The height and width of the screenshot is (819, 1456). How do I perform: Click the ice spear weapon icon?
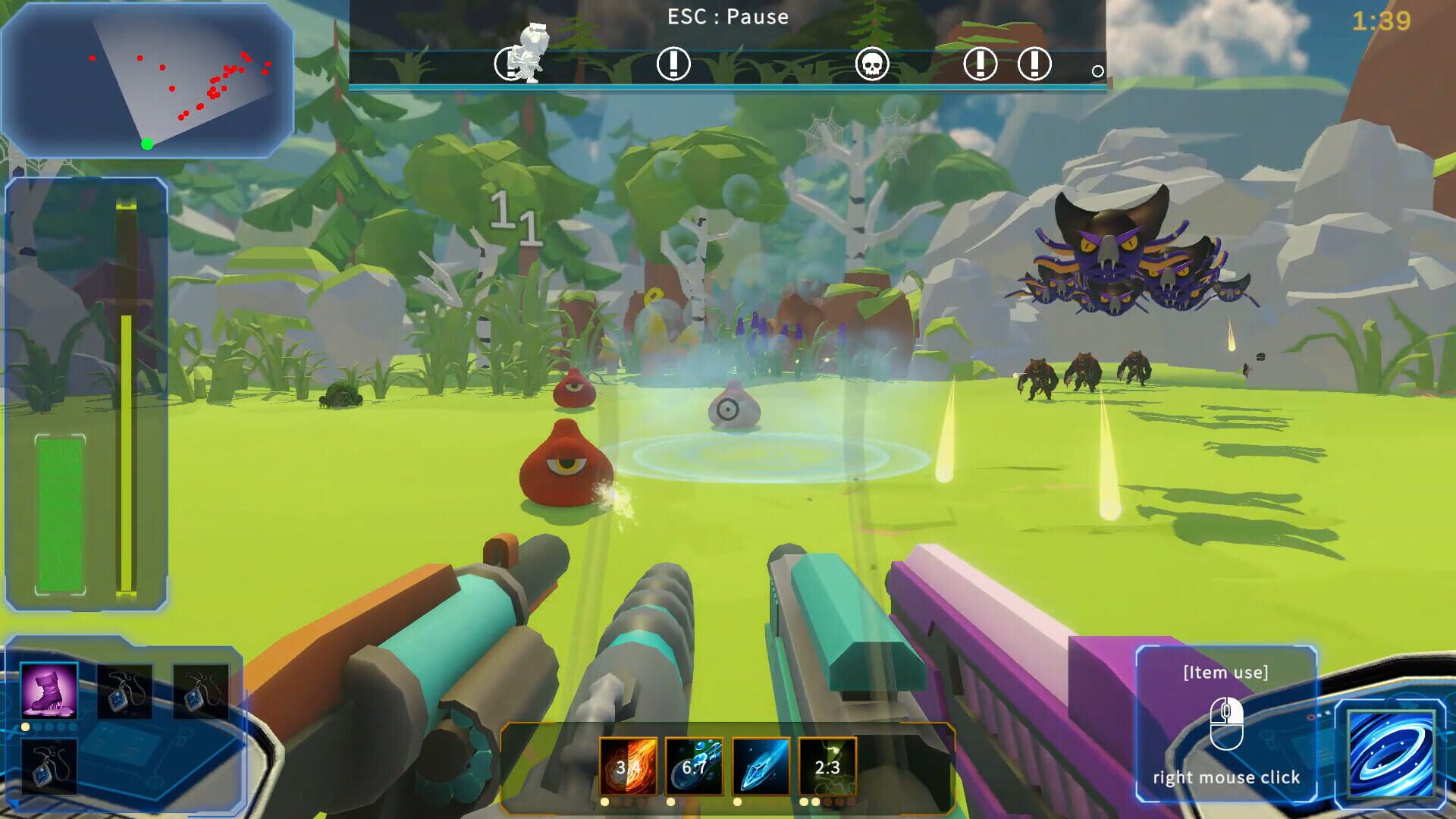coord(761,767)
